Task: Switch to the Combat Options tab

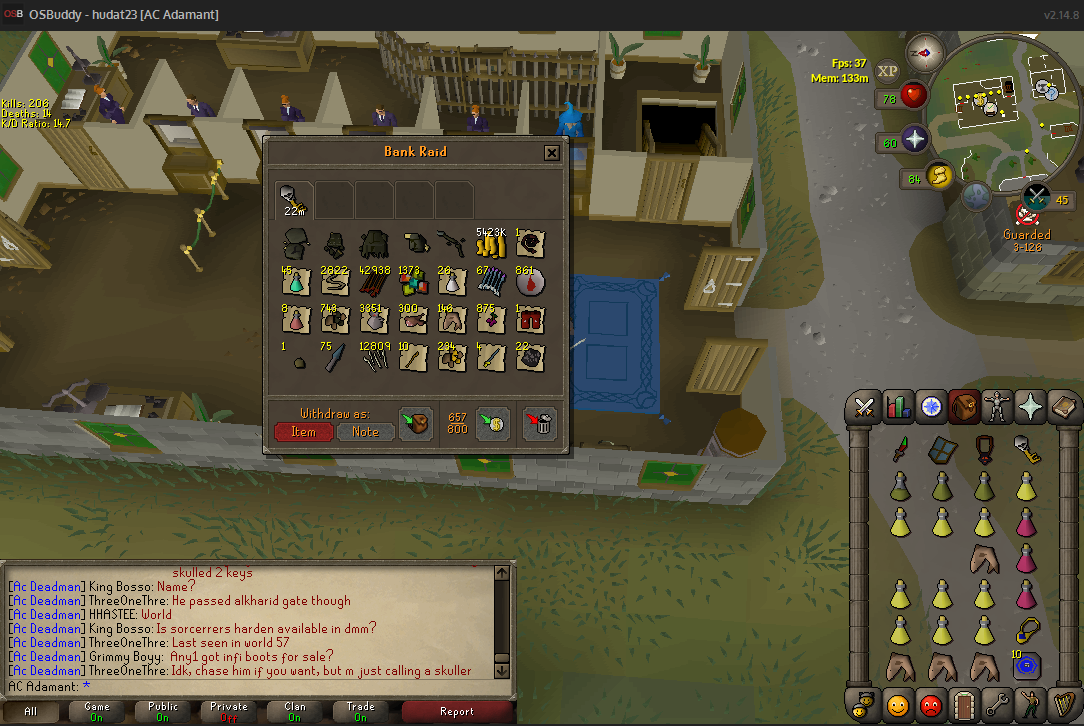Action: point(864,407)
